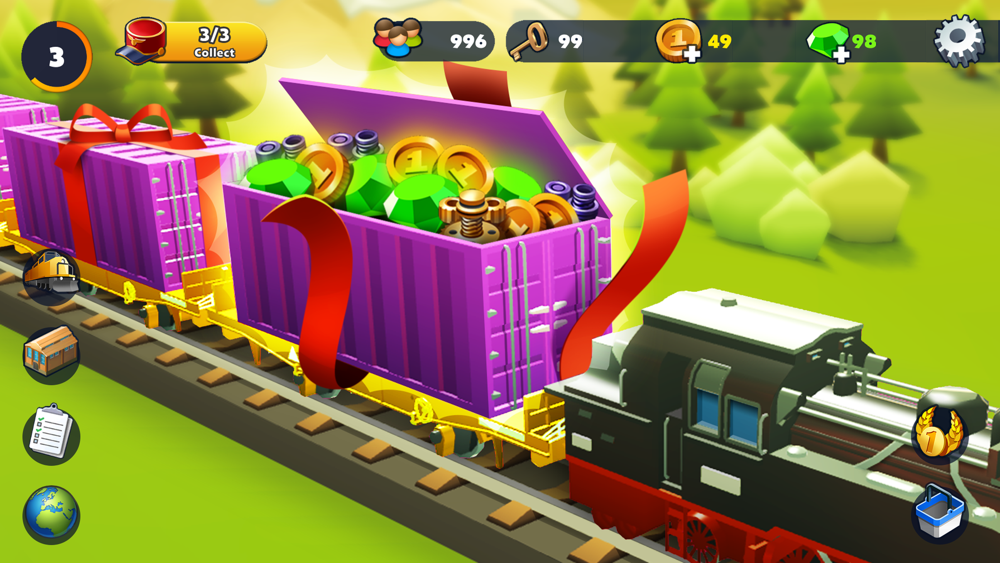Tap the player level 3 badge
This screenshot has height=563, width=1000.
[x=56, y=57]
